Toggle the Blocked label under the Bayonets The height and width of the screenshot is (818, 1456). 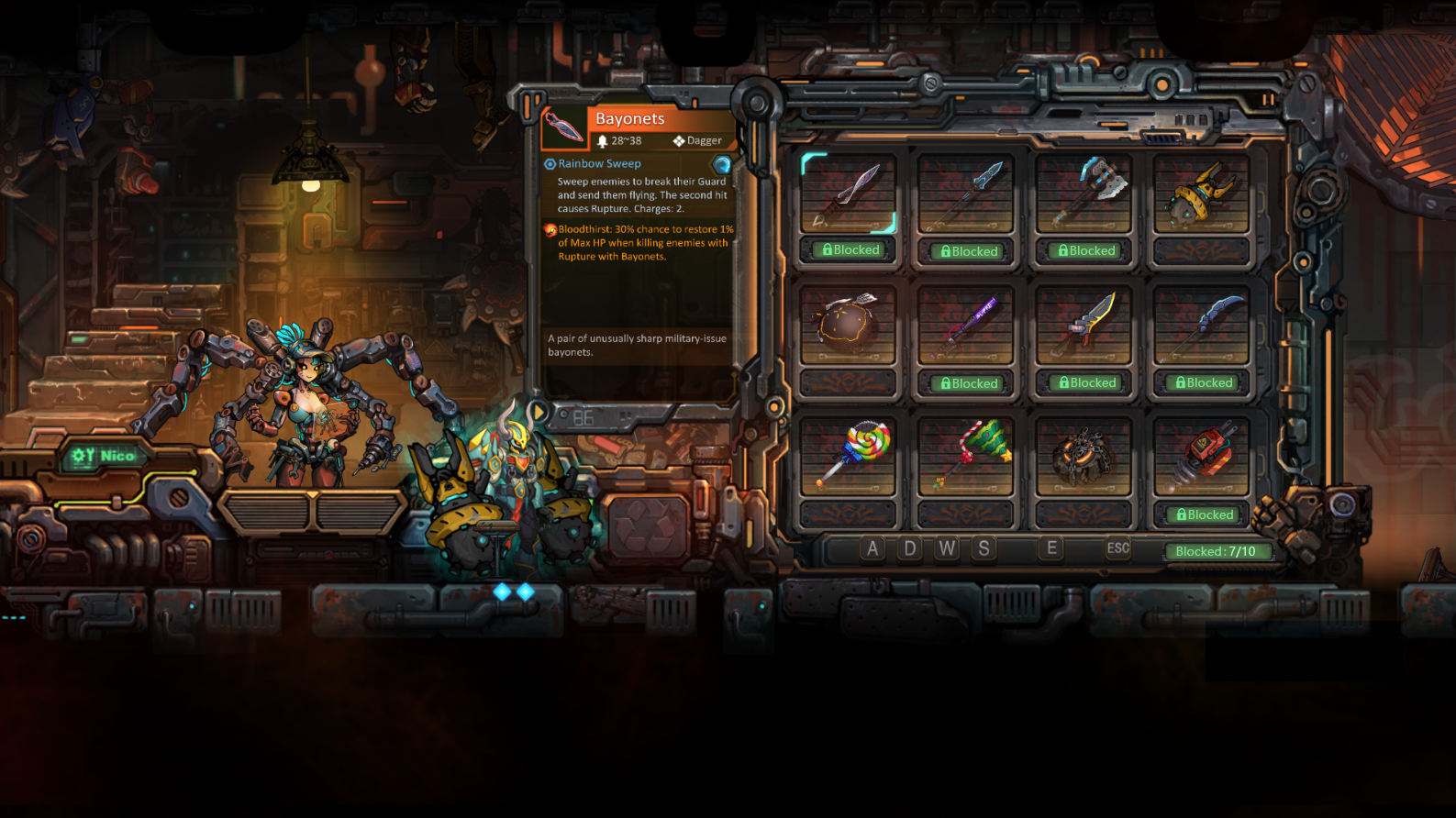pos(850,249)
